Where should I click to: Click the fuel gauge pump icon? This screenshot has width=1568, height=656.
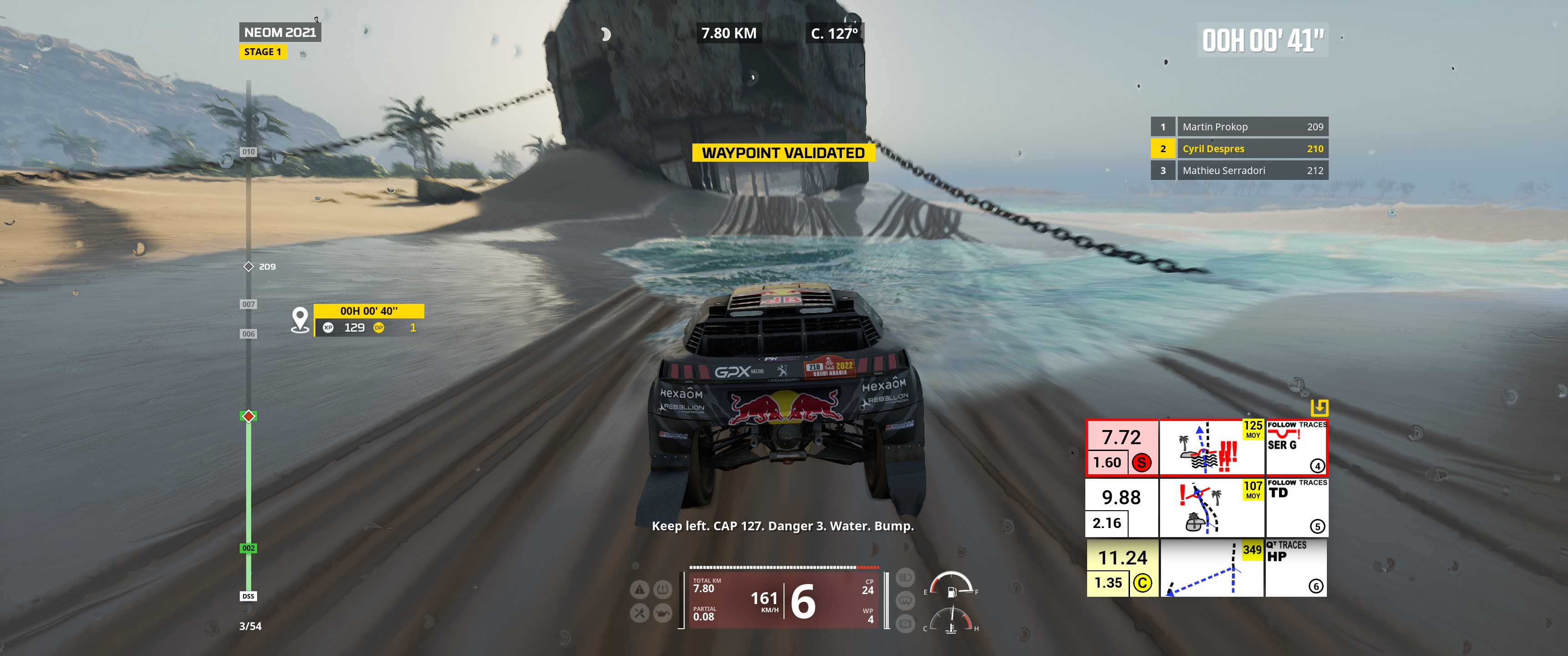[952, 591]
